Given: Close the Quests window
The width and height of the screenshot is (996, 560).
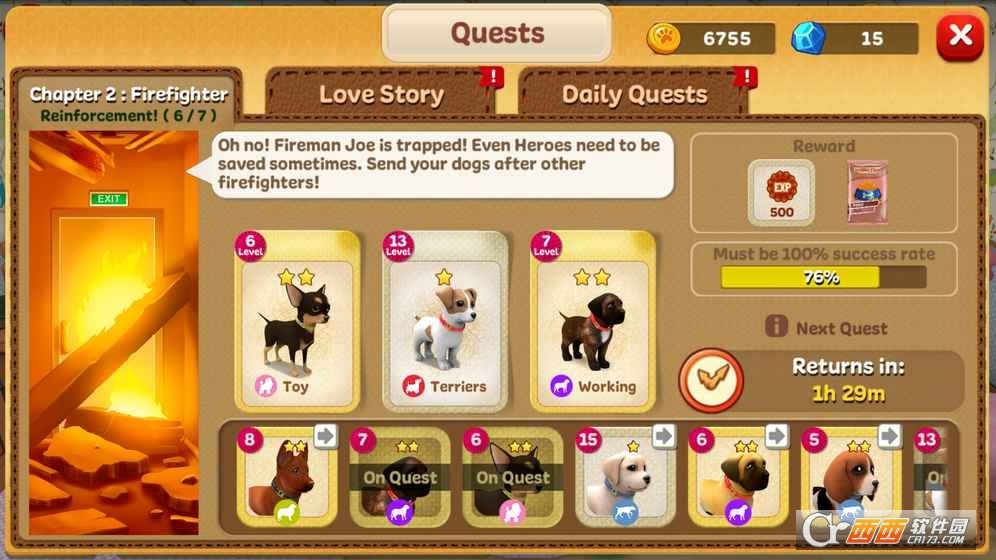Looking at the screenshot, I should click(960, 37).
